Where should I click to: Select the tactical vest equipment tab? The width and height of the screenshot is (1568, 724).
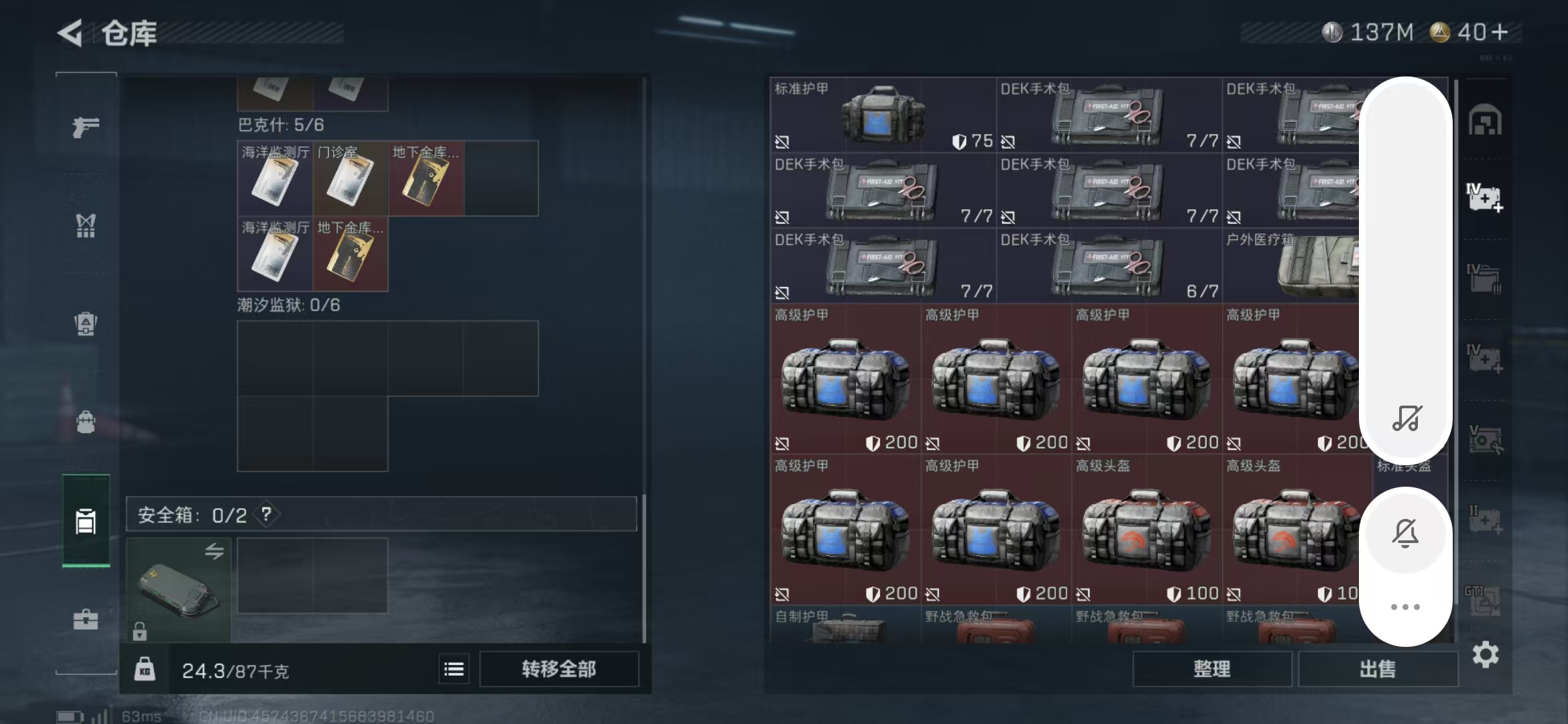86,226
